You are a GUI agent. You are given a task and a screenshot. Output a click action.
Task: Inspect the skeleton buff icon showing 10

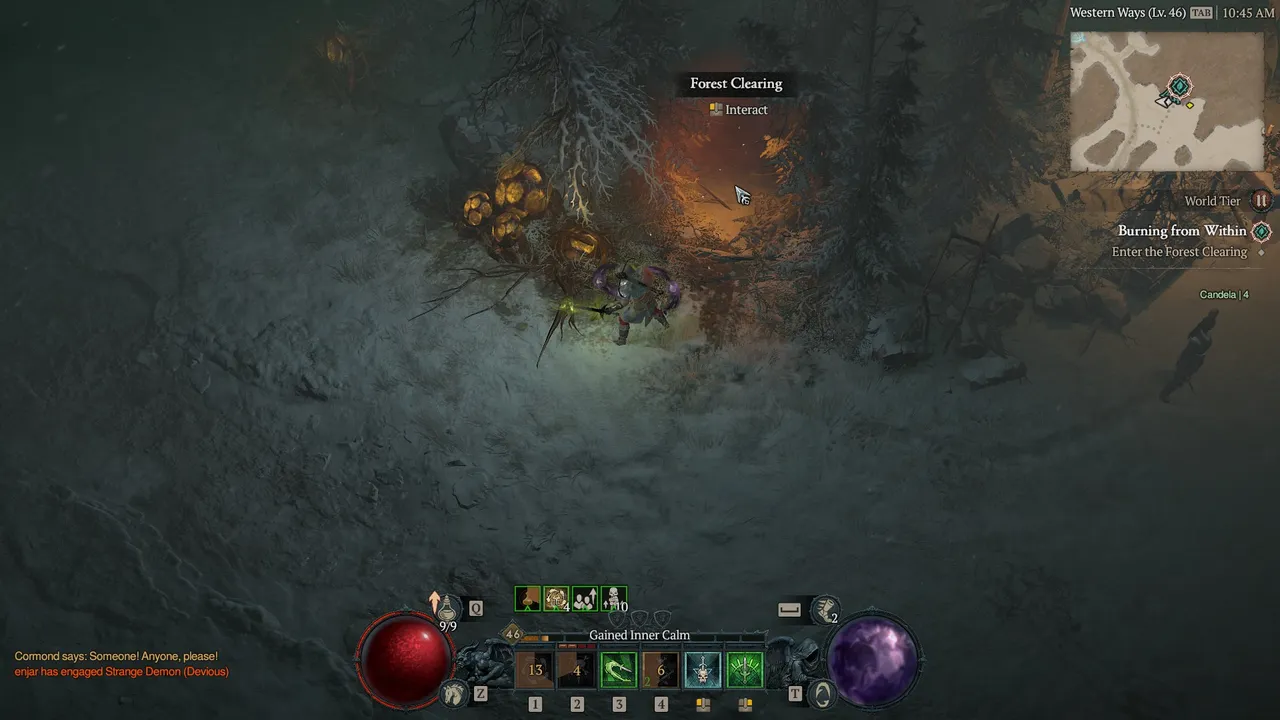[614, 599]
